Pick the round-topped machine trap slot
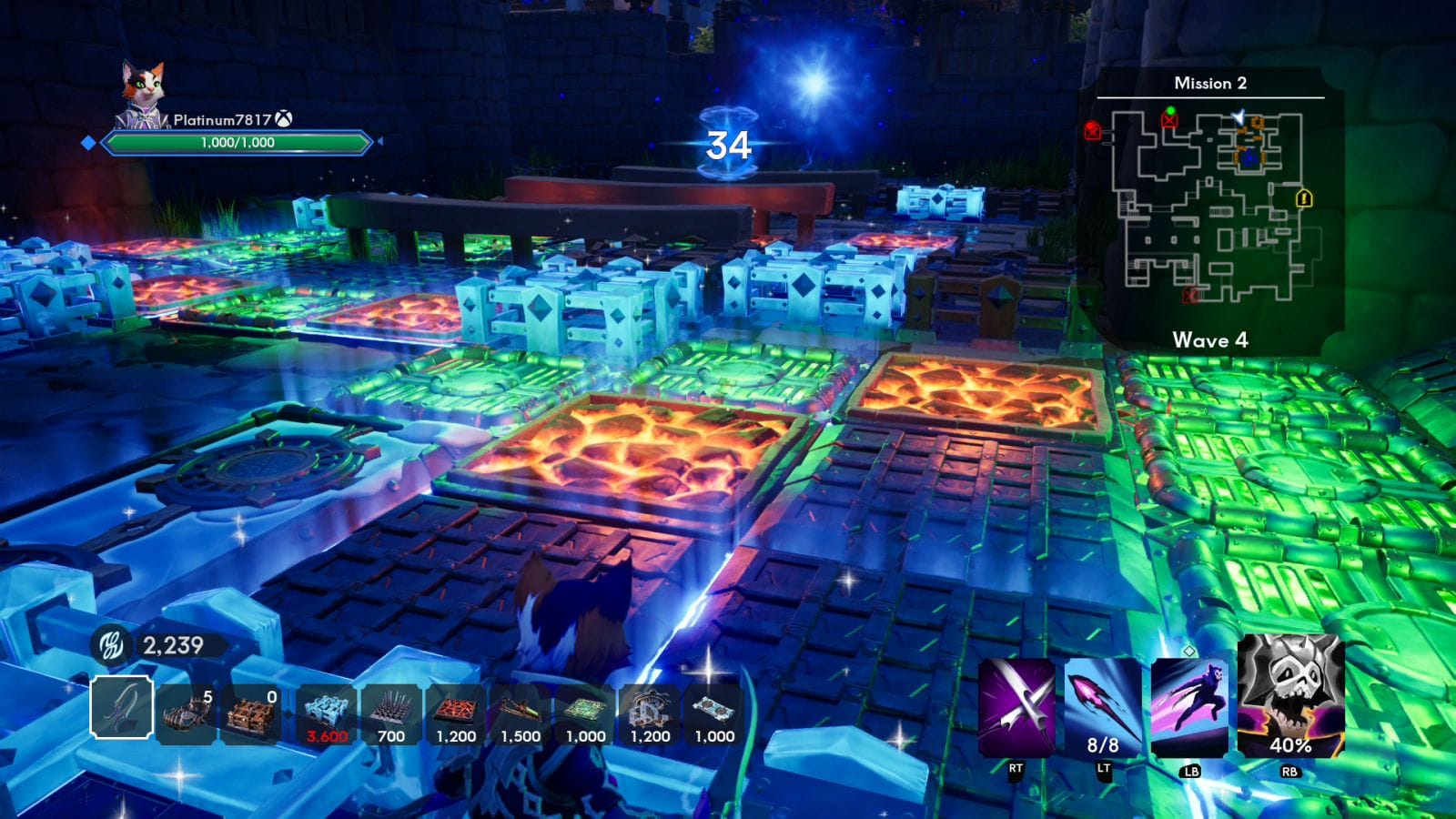Screen dimensions: 1456x819 (x=650, y=714)
